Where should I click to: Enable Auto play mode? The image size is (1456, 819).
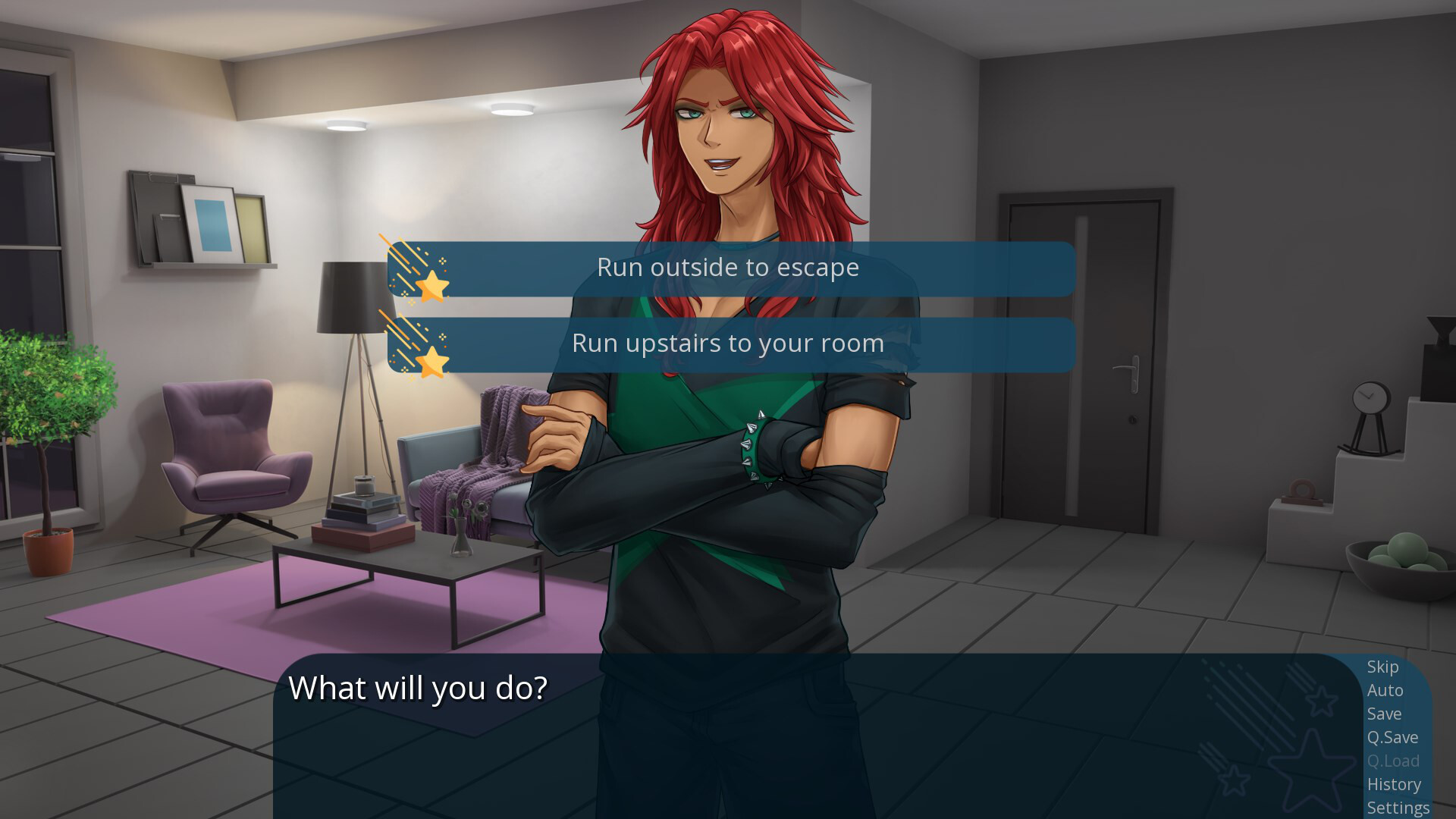pyautogui.click(x=1385, y=691)
